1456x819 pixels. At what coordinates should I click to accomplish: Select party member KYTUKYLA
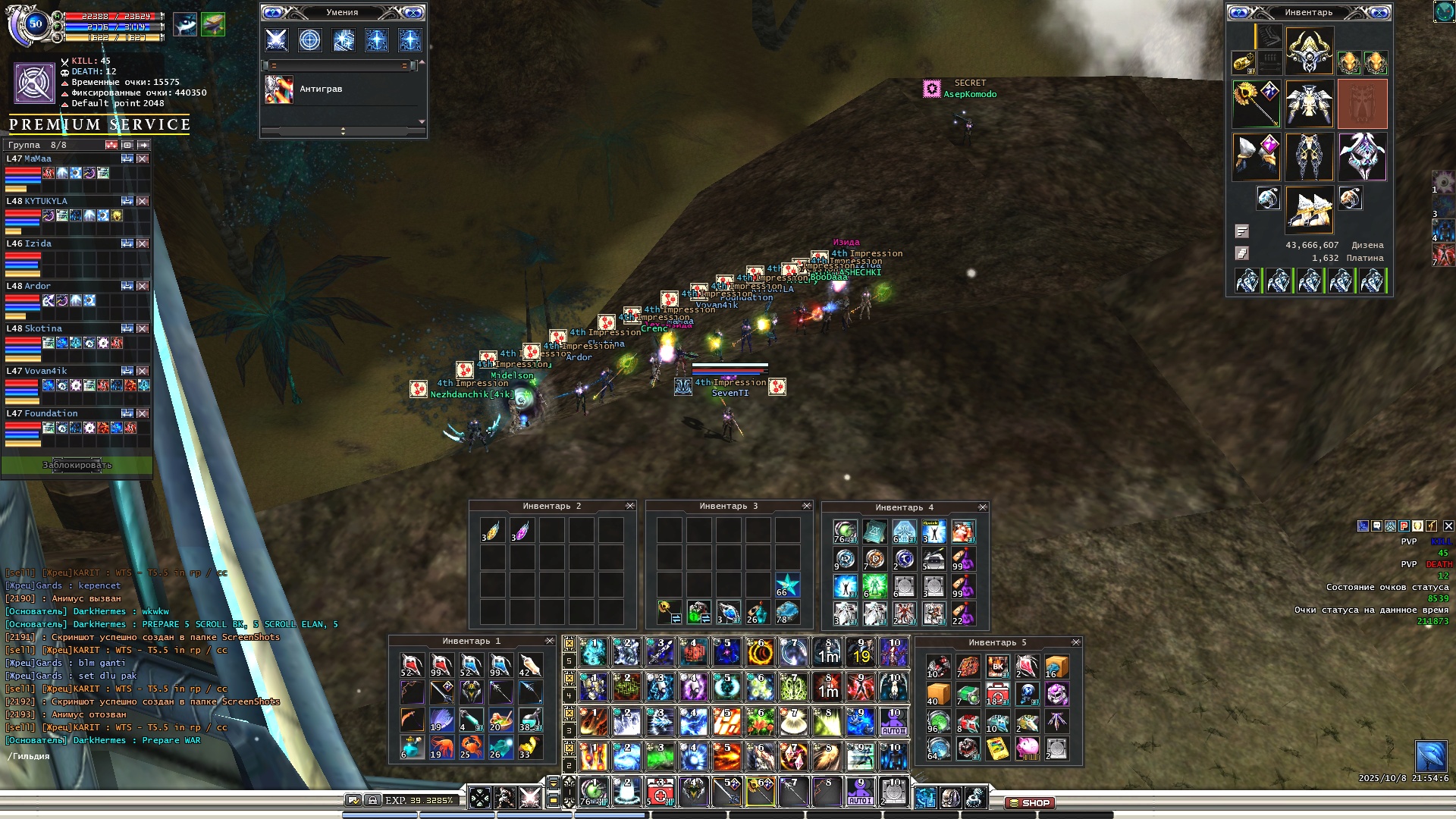pyautogui.click(x=46, y=201)
